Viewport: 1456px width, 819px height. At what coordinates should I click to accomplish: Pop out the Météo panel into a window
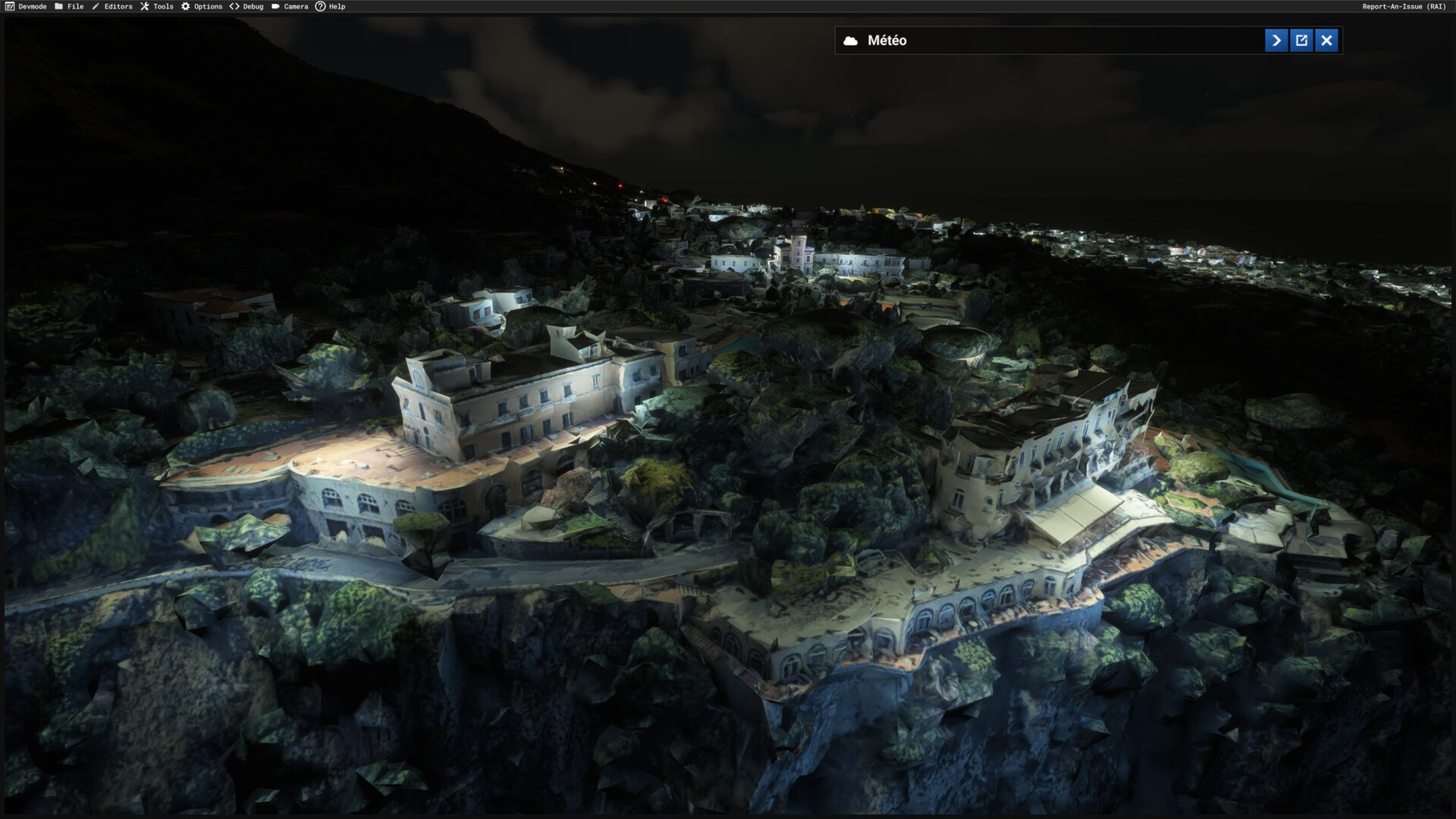coord(1301,40)
